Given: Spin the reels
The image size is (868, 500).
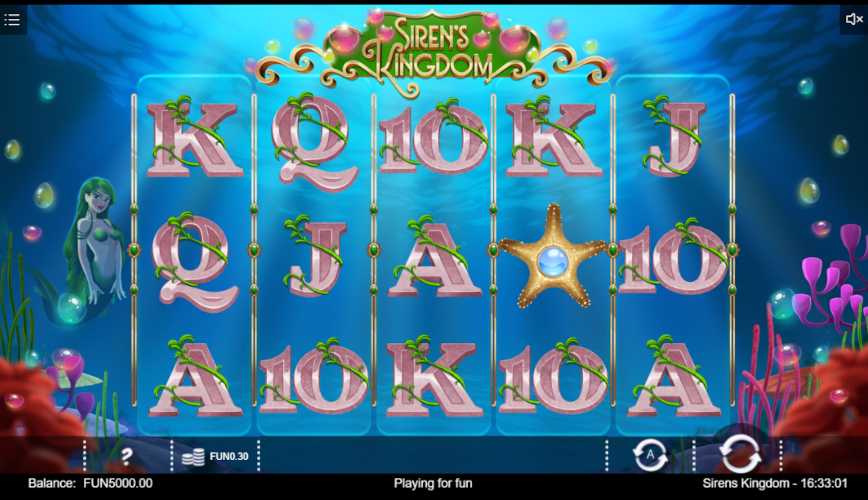Looking at the screenshot, I should point(740,455).
